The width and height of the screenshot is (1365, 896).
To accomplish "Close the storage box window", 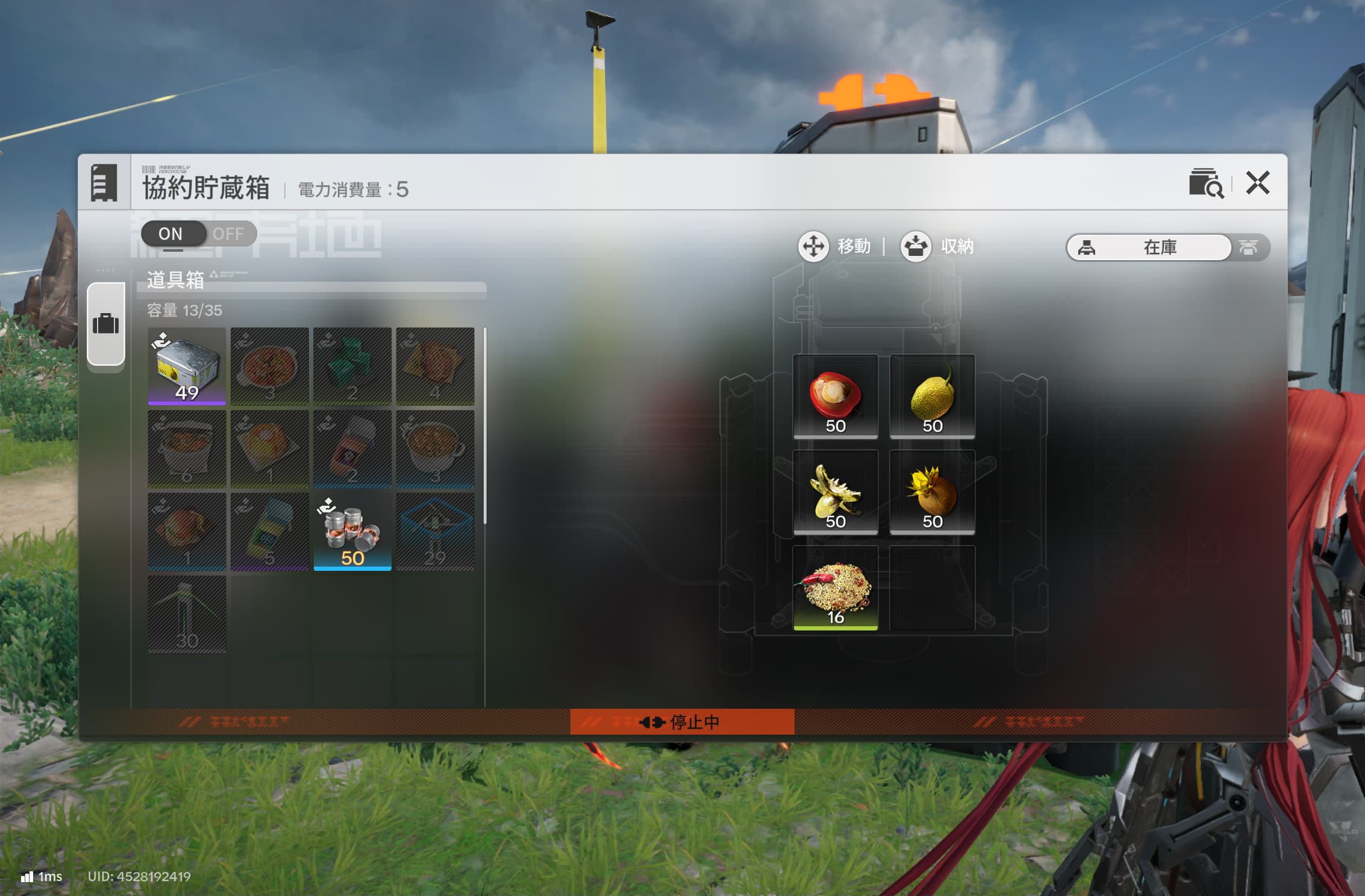I will (x=1258, y=183).
